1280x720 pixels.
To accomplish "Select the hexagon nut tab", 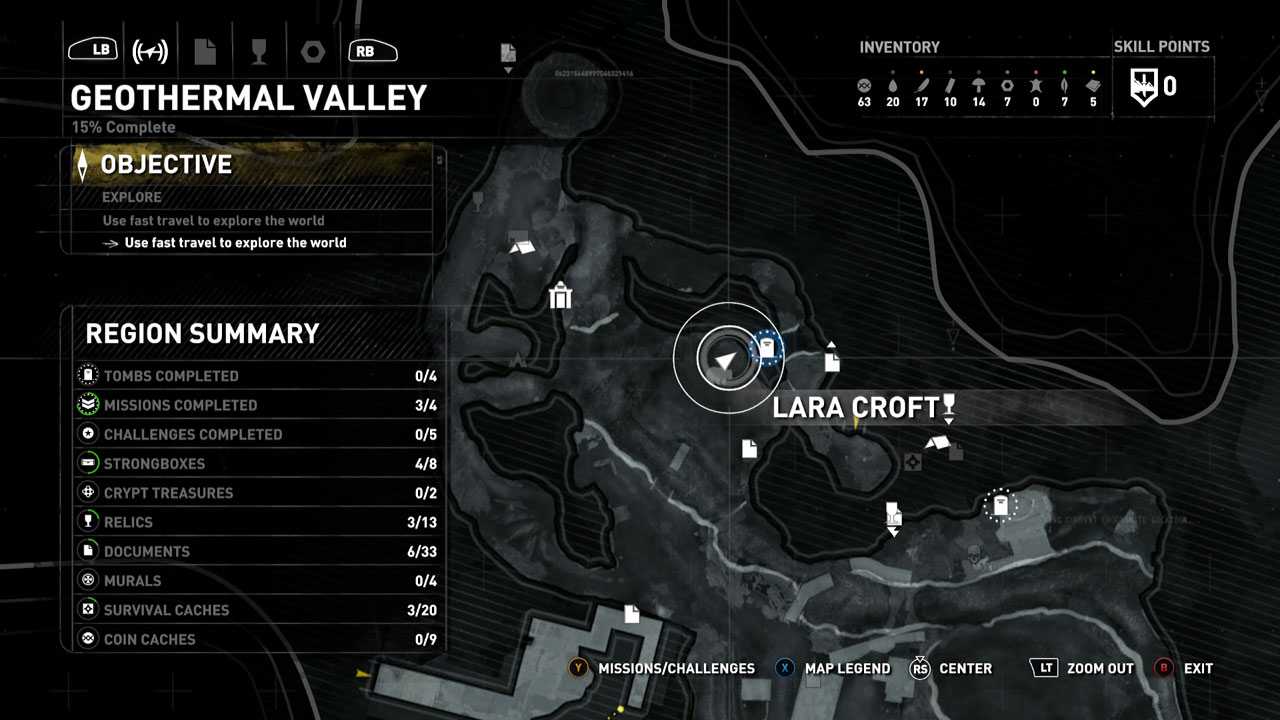I will coord(312,51).
